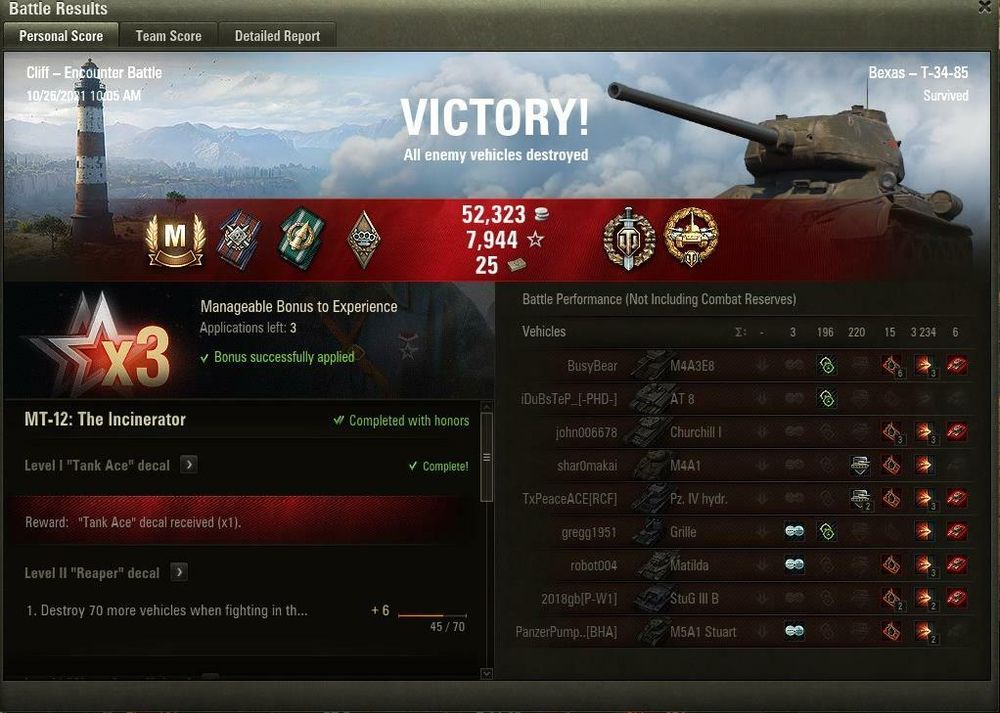Open the Detailed Report tab
The height and width of the screenshot is (713, 1000).
tap(277, 36)
